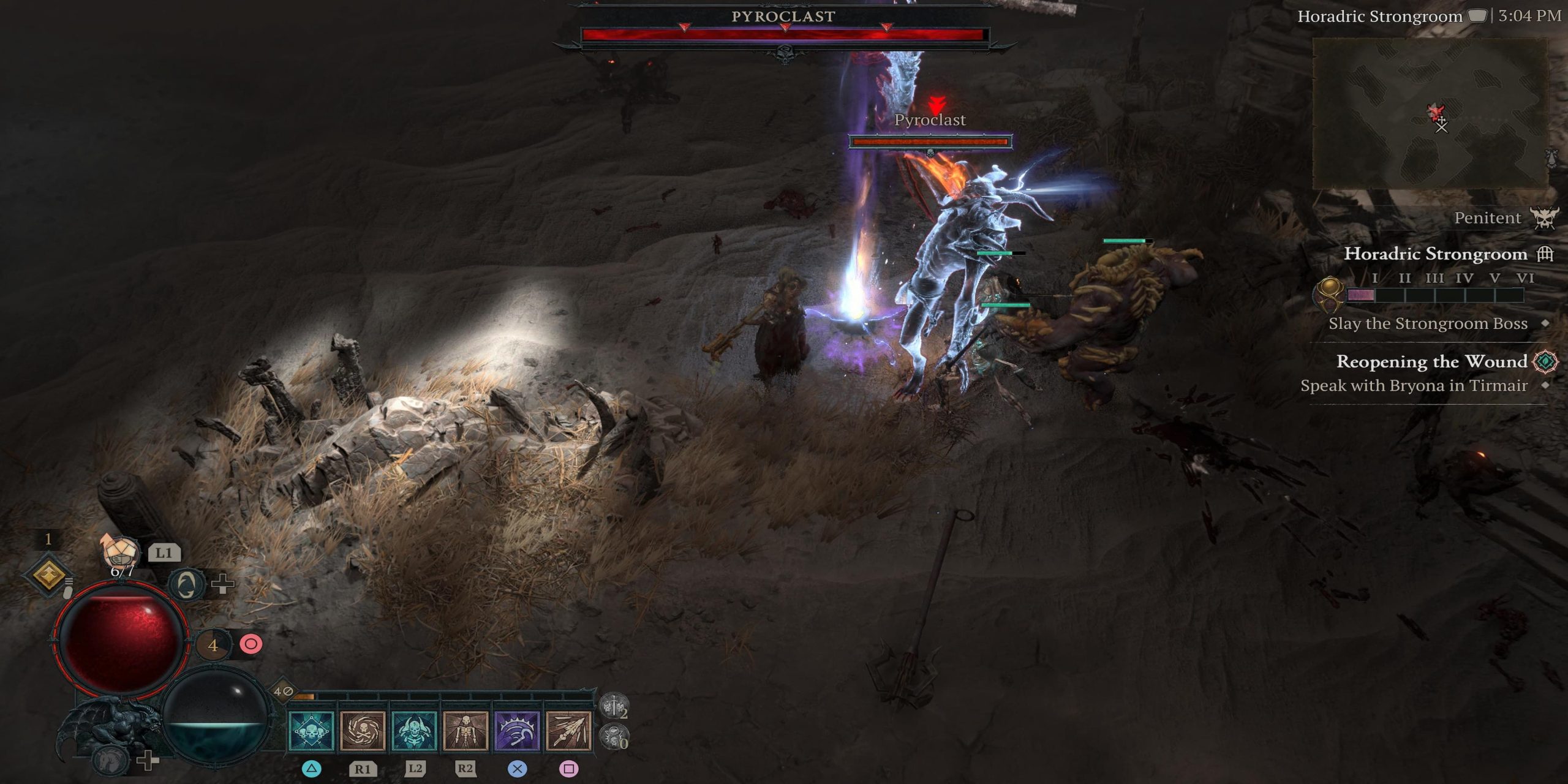
Task: Select the evade charge icon
Action: [x=213, y=645]
